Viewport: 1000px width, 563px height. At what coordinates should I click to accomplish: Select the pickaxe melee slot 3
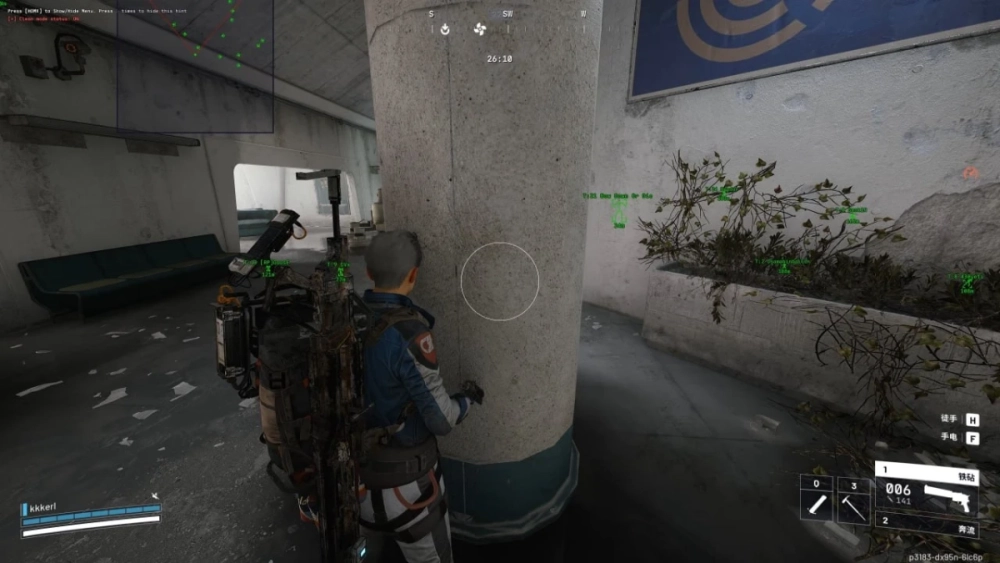(x=853, y=499)
